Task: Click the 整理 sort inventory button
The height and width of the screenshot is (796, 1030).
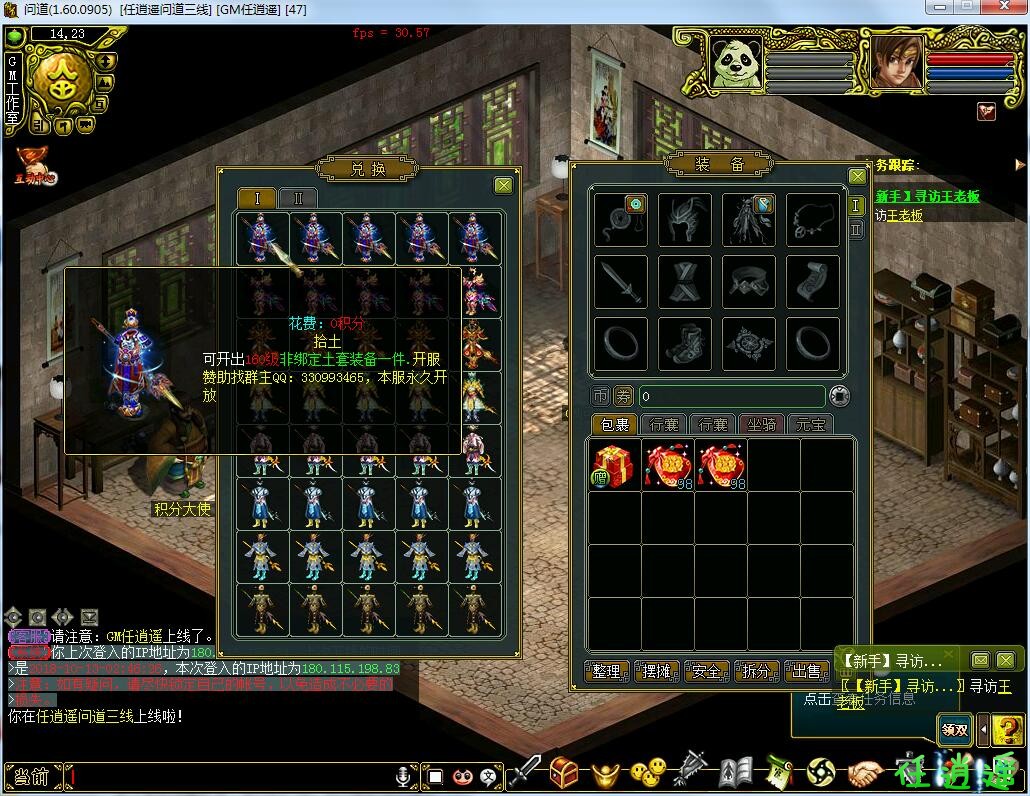Action: click(607, 671)
